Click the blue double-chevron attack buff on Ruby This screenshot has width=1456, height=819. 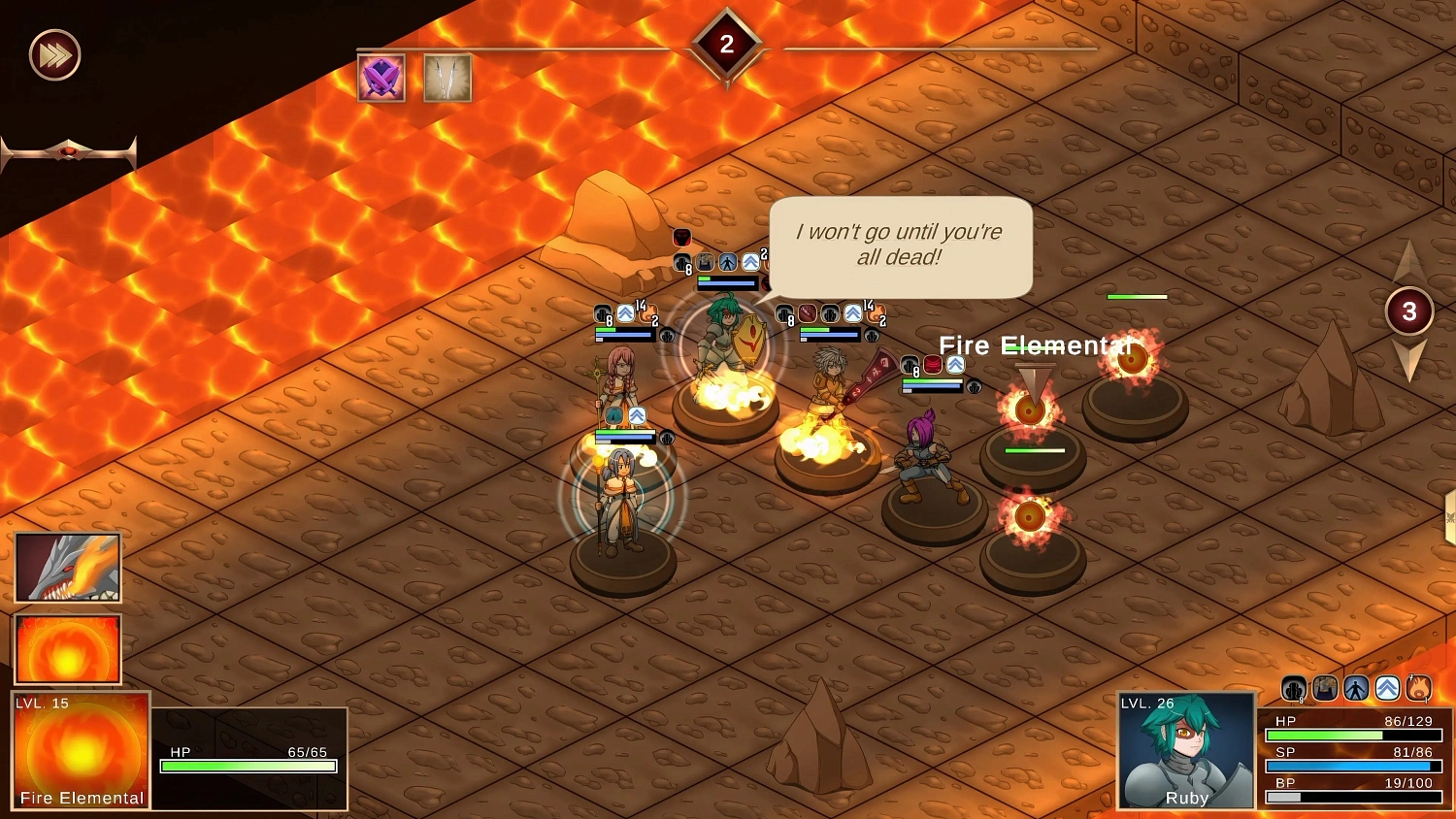point(1387,689)
